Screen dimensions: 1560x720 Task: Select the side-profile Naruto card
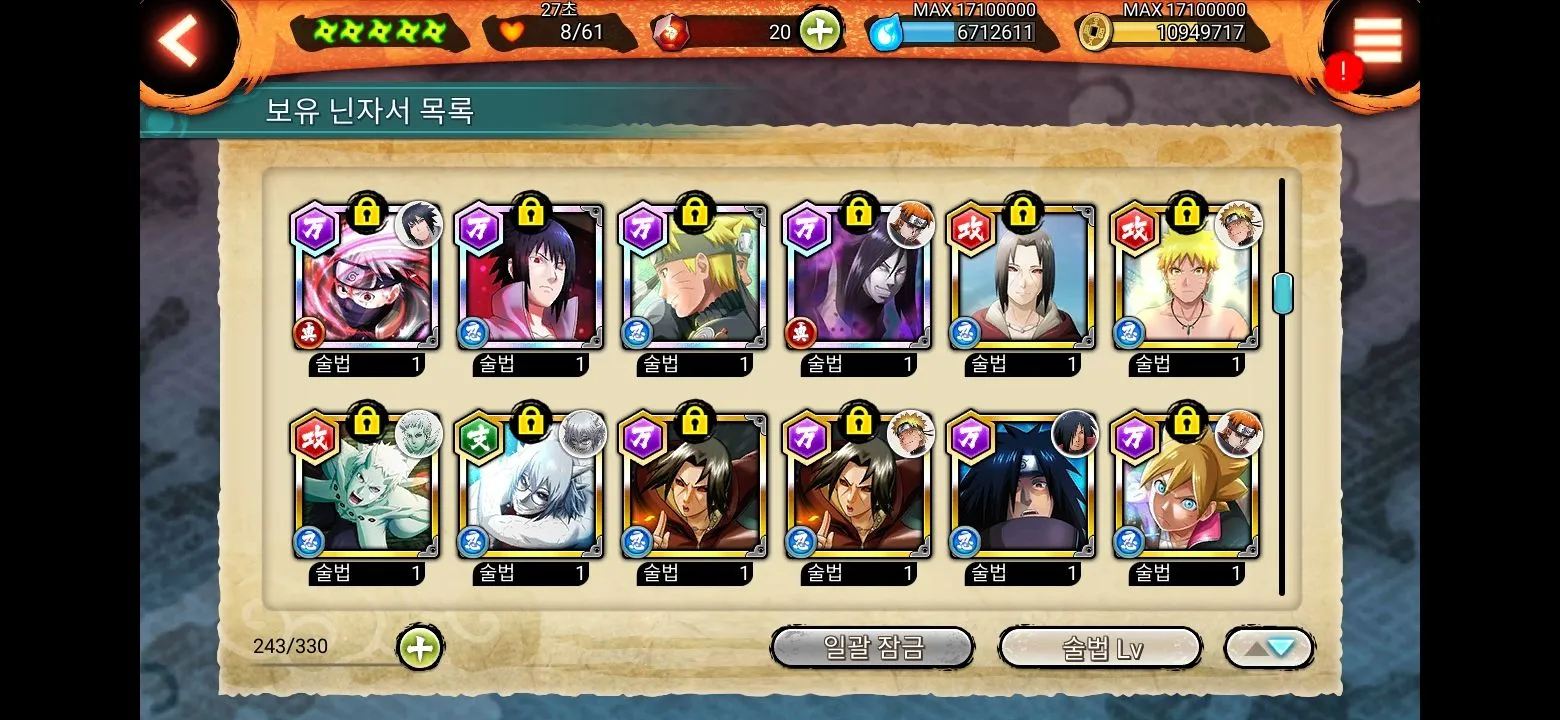click(694, 280)
